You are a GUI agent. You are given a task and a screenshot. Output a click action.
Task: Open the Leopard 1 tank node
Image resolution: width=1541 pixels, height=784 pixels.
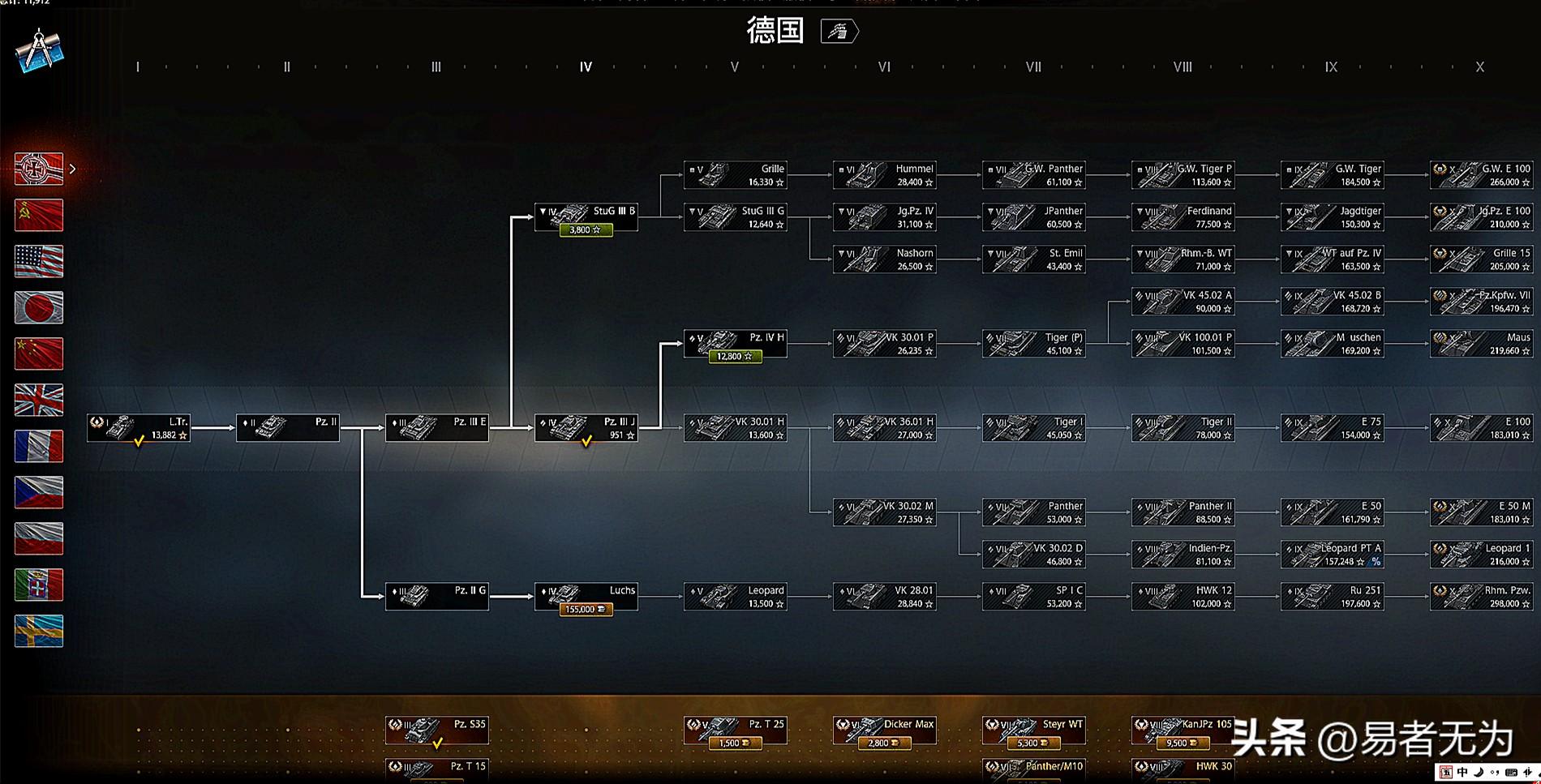point(1481,555)
